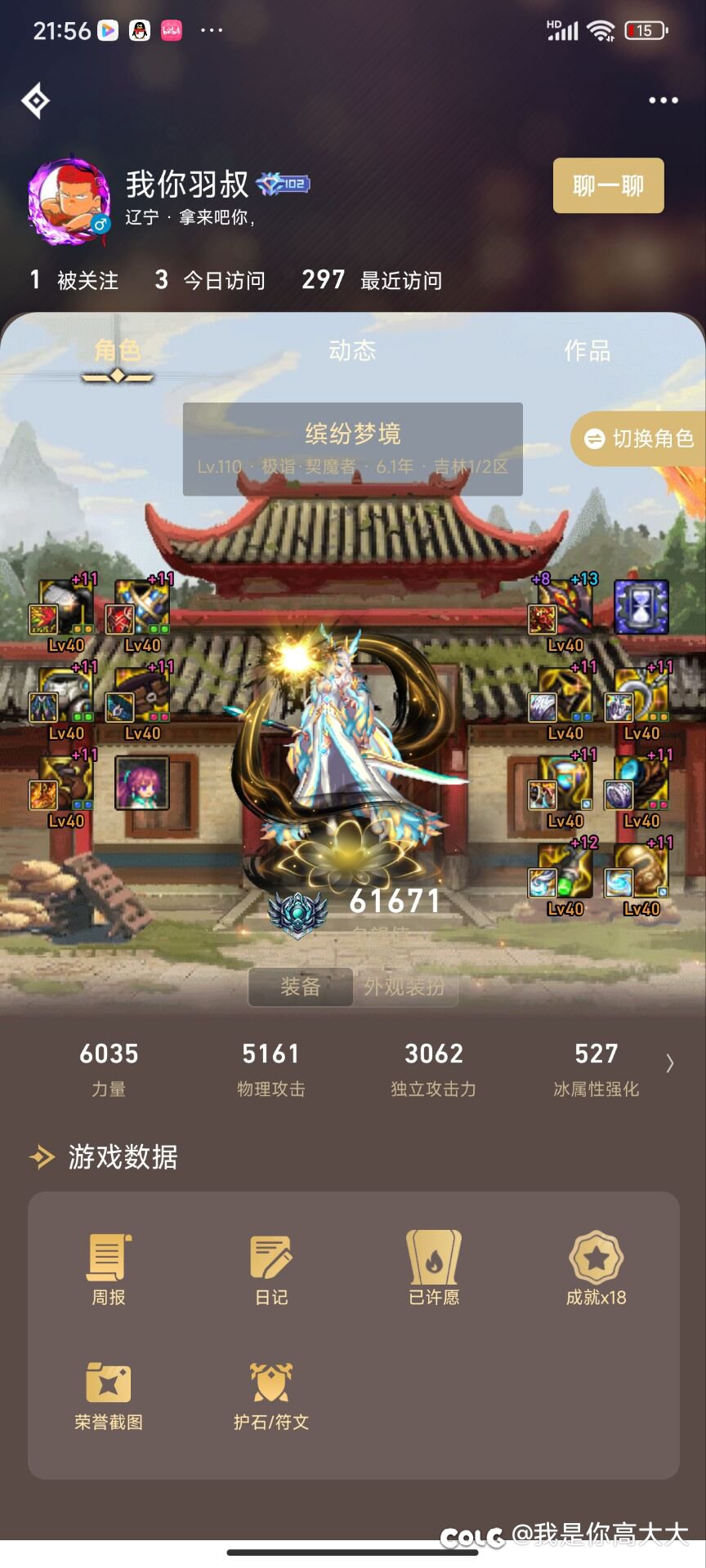Screen dimensions: 706x1568
Task: Tap the 聊一聊 chat button
Action: tap(608, 185)
